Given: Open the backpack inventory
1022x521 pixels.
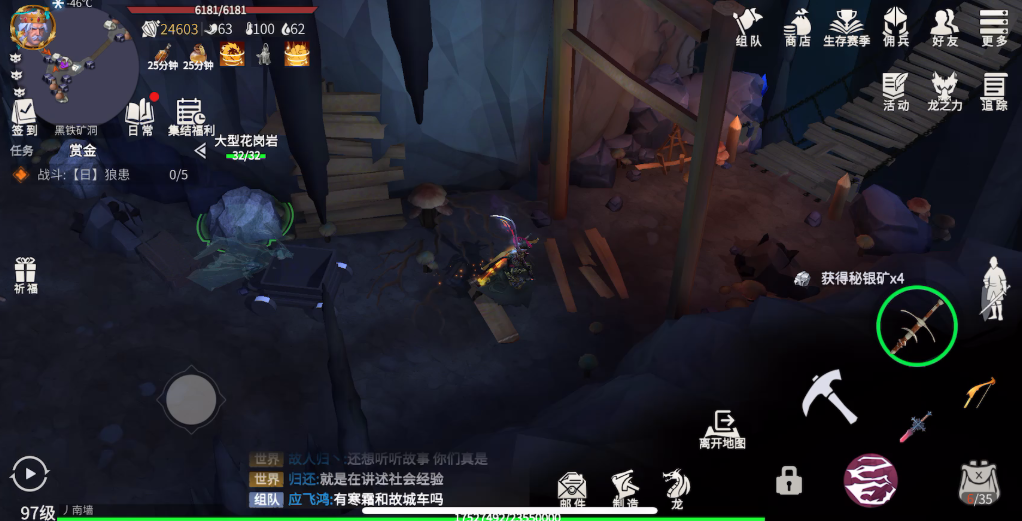Looking at the screenshot, I should pyautogui.click(x=978, y=482).
